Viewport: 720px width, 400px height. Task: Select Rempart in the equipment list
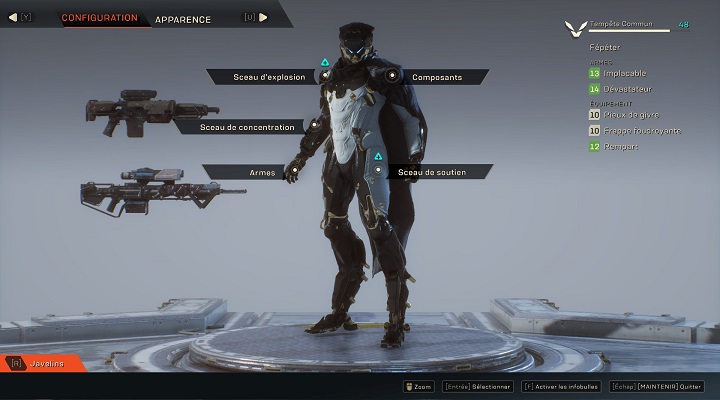(x=621, y=147)
